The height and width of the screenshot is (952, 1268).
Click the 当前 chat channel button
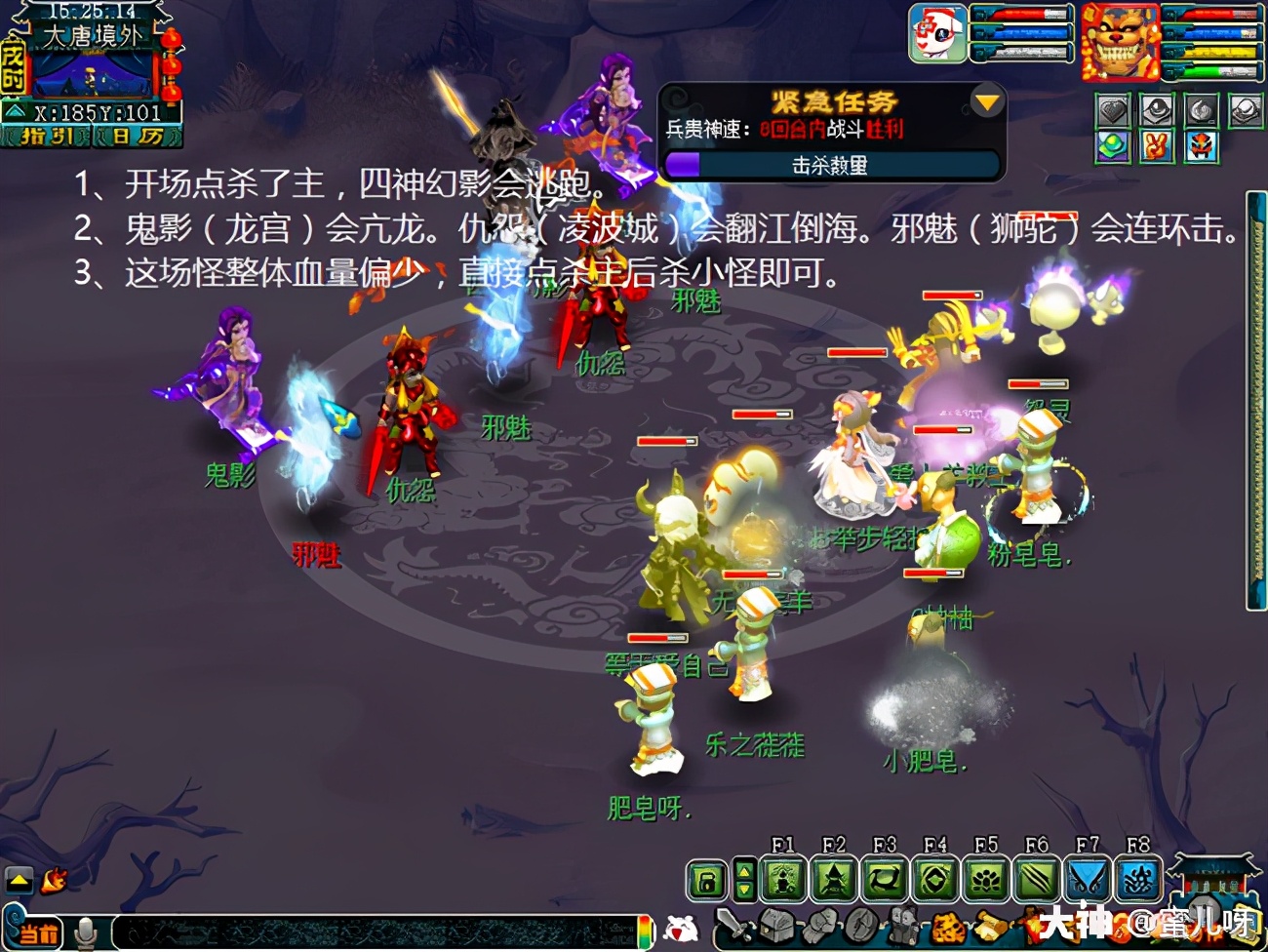(x=39, y=932)
